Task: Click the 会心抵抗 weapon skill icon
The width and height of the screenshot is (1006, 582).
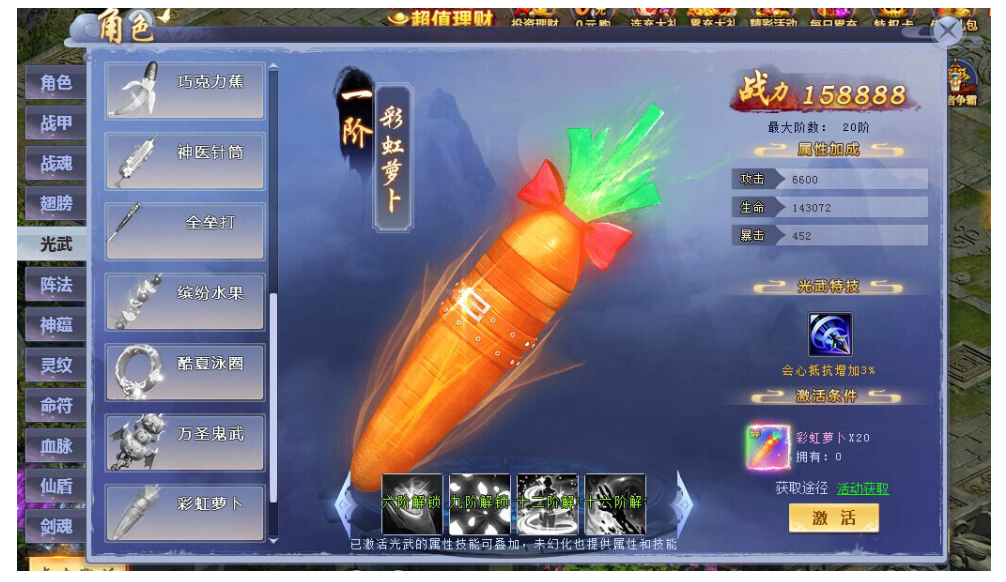Action: click(x=829, y=335)
